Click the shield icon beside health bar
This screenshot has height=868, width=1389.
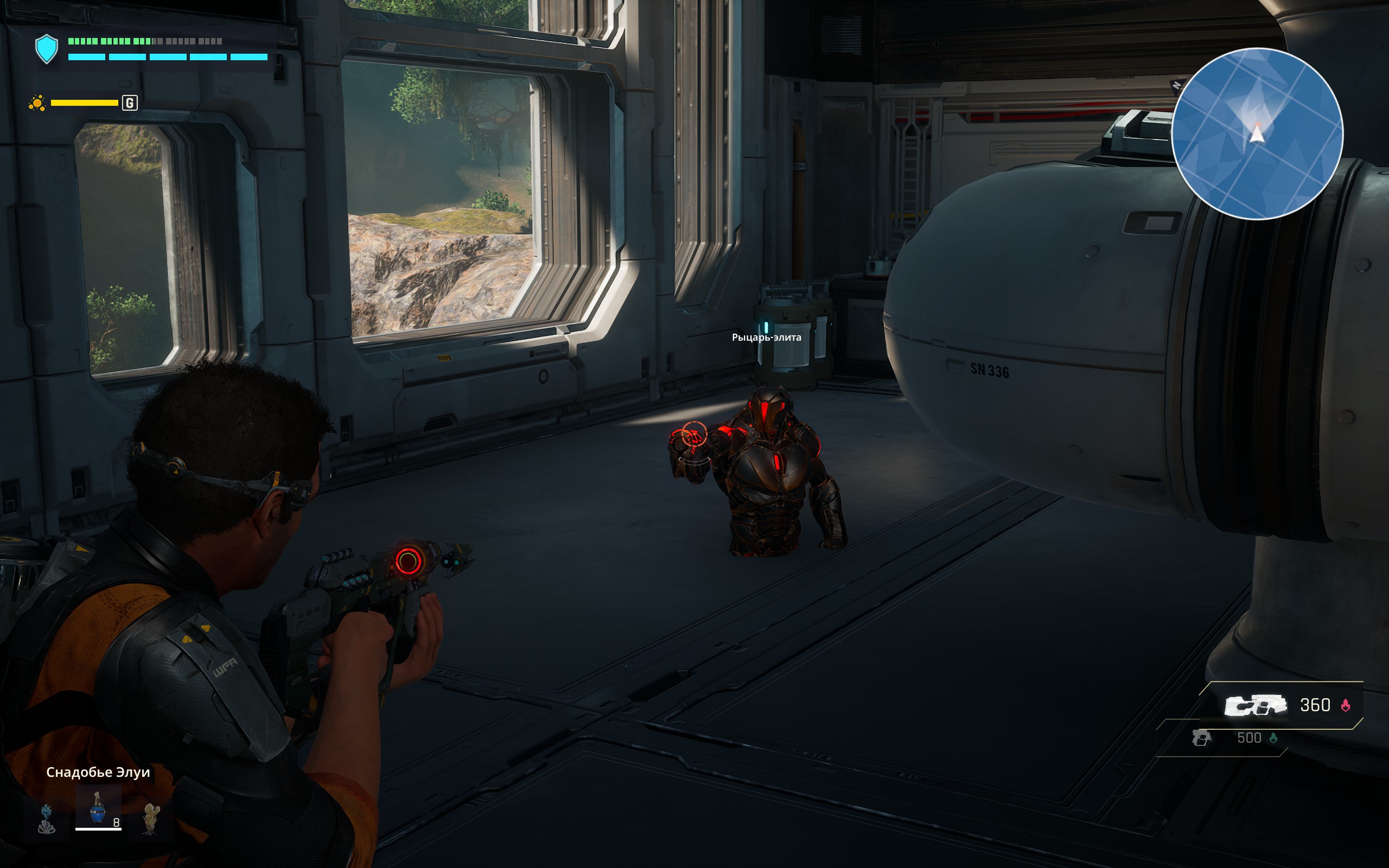[x=47, y=49]
